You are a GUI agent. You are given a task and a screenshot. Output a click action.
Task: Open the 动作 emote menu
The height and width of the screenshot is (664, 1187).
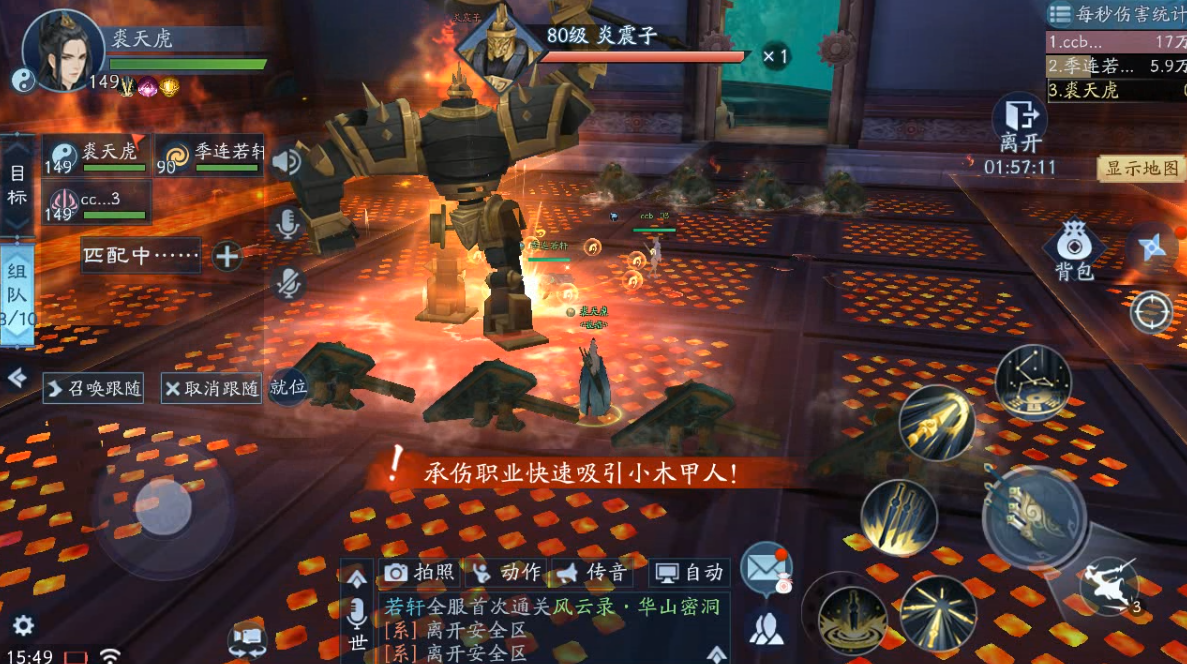tap(507, 572)
